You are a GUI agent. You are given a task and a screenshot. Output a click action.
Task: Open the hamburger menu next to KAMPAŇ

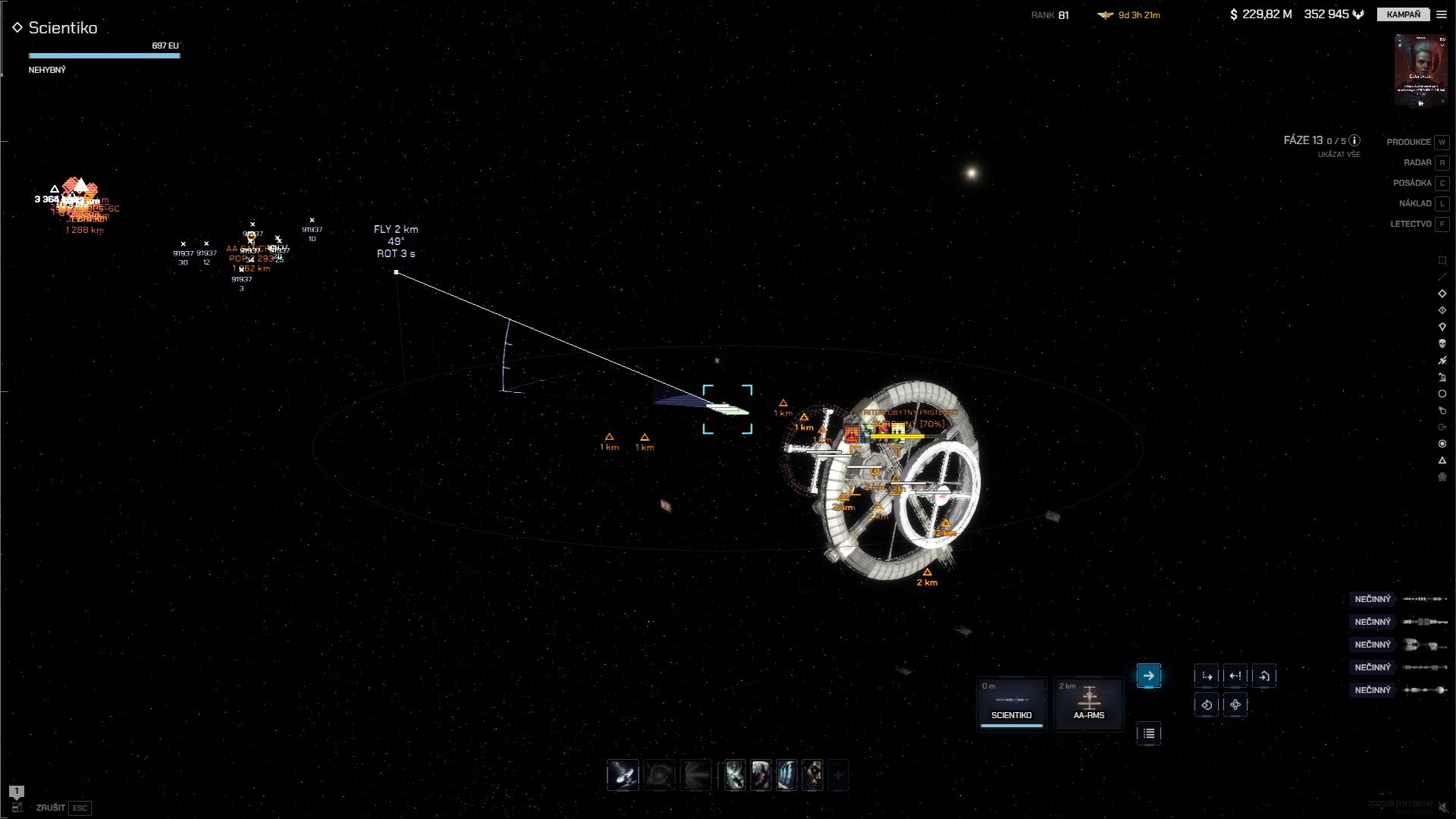coord(1442,14)
